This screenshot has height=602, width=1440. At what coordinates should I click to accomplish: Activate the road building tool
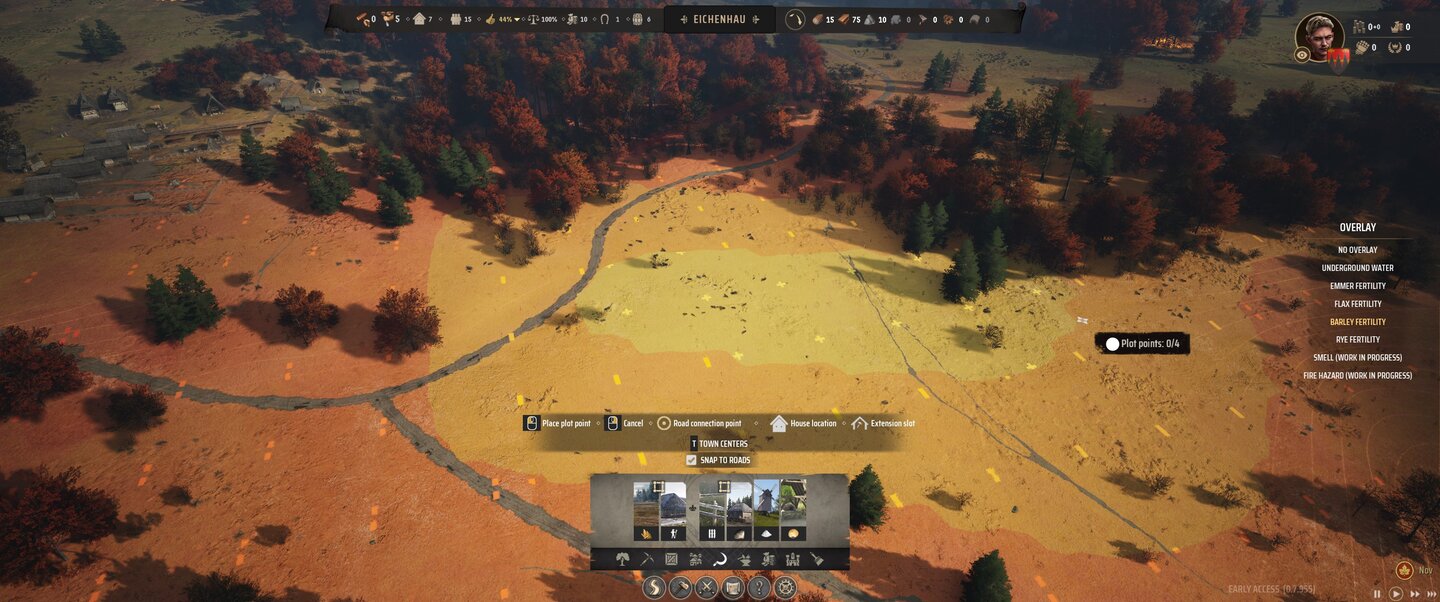click(654, 587)
